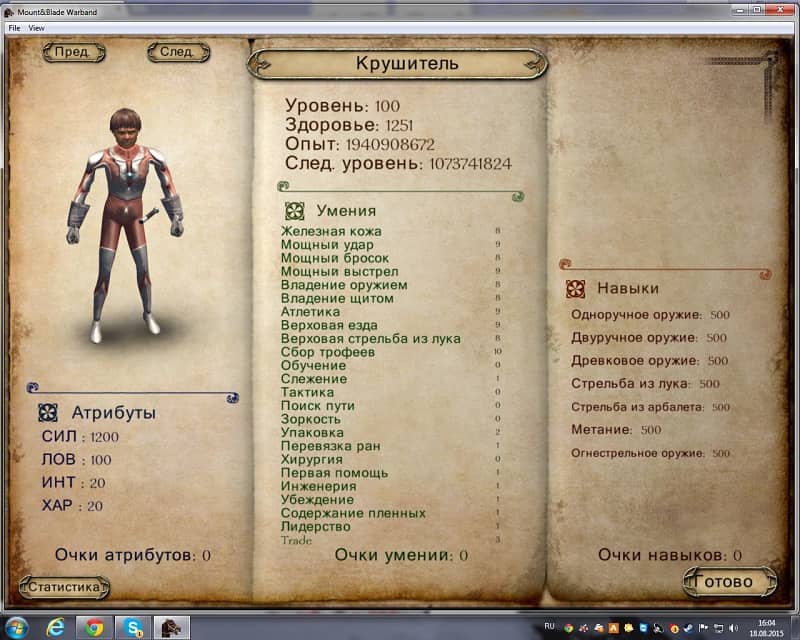
Task: Open the File menu
Action: coord(14,28)
